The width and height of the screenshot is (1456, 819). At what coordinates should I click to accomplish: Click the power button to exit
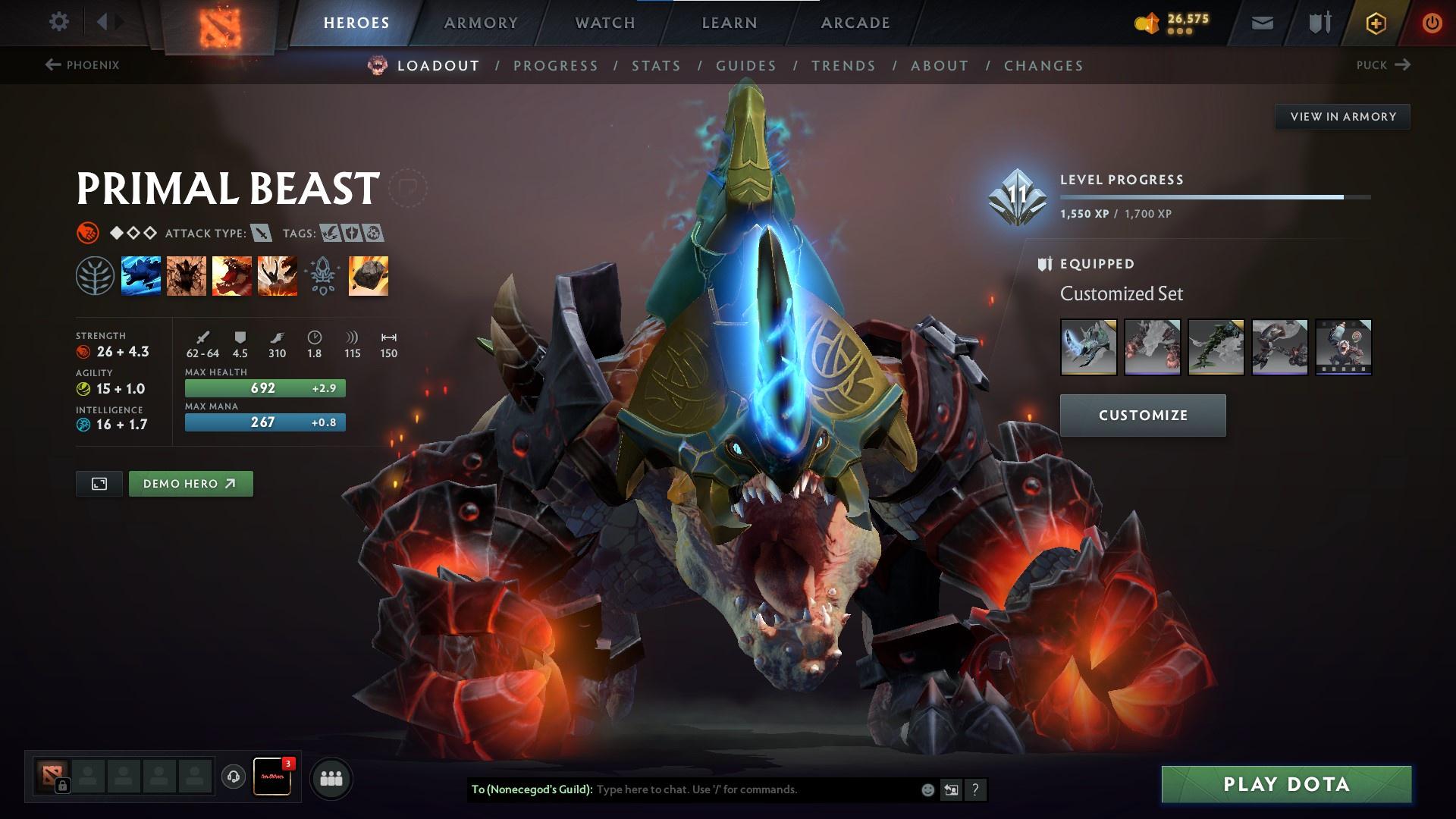[x=1430, y=22]
